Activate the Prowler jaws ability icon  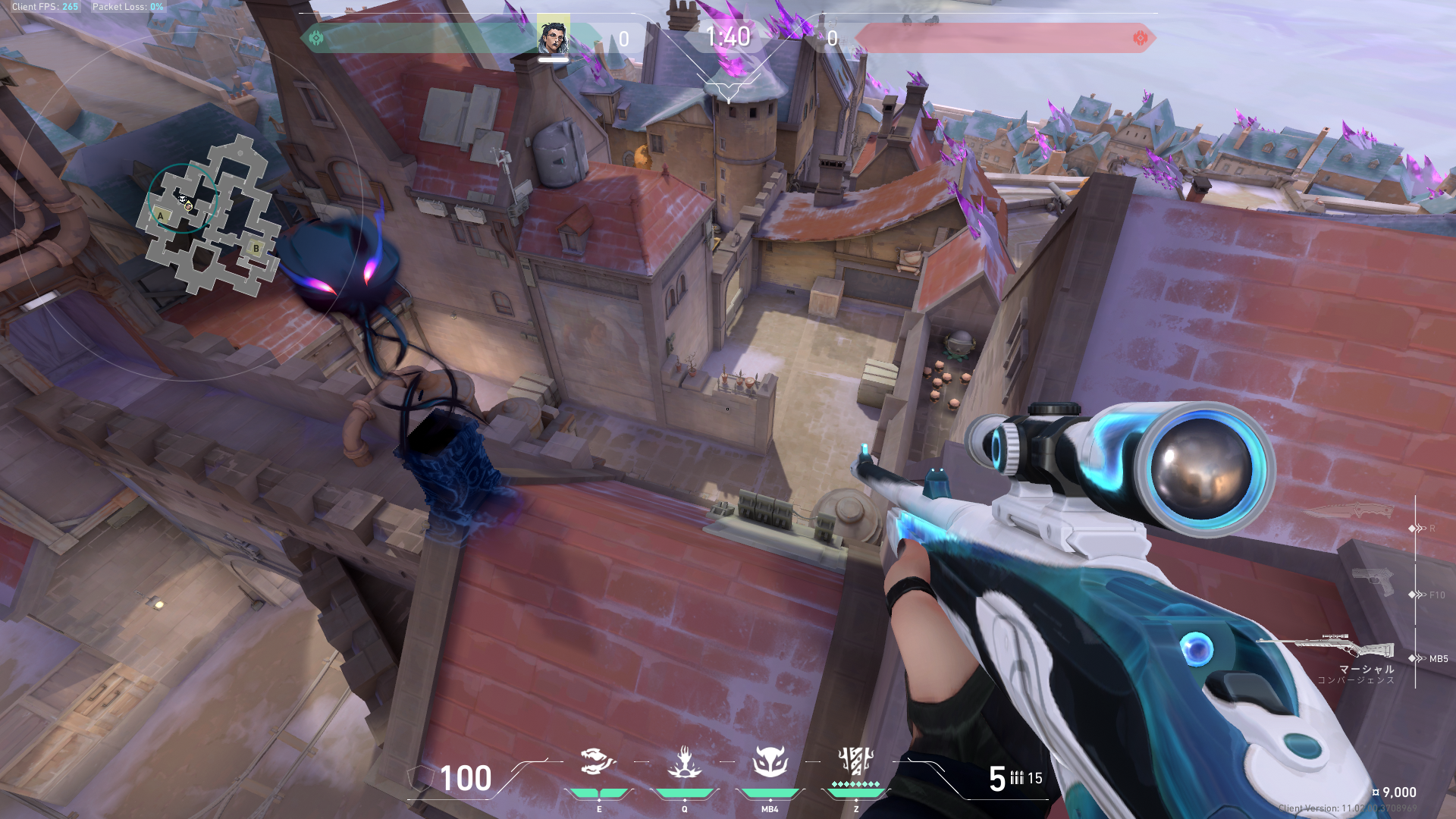coord(598,761)
